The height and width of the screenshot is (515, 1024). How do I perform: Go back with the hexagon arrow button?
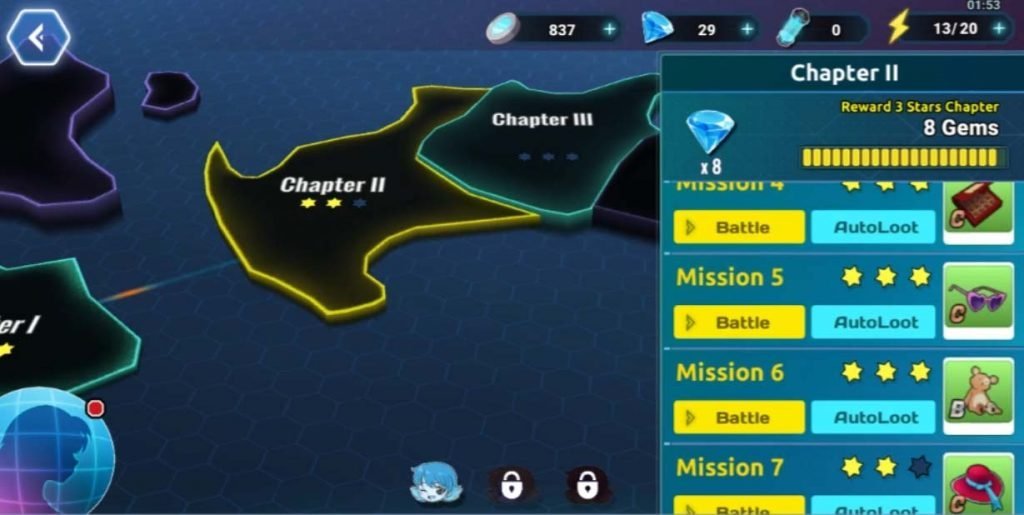pos(38,38)
